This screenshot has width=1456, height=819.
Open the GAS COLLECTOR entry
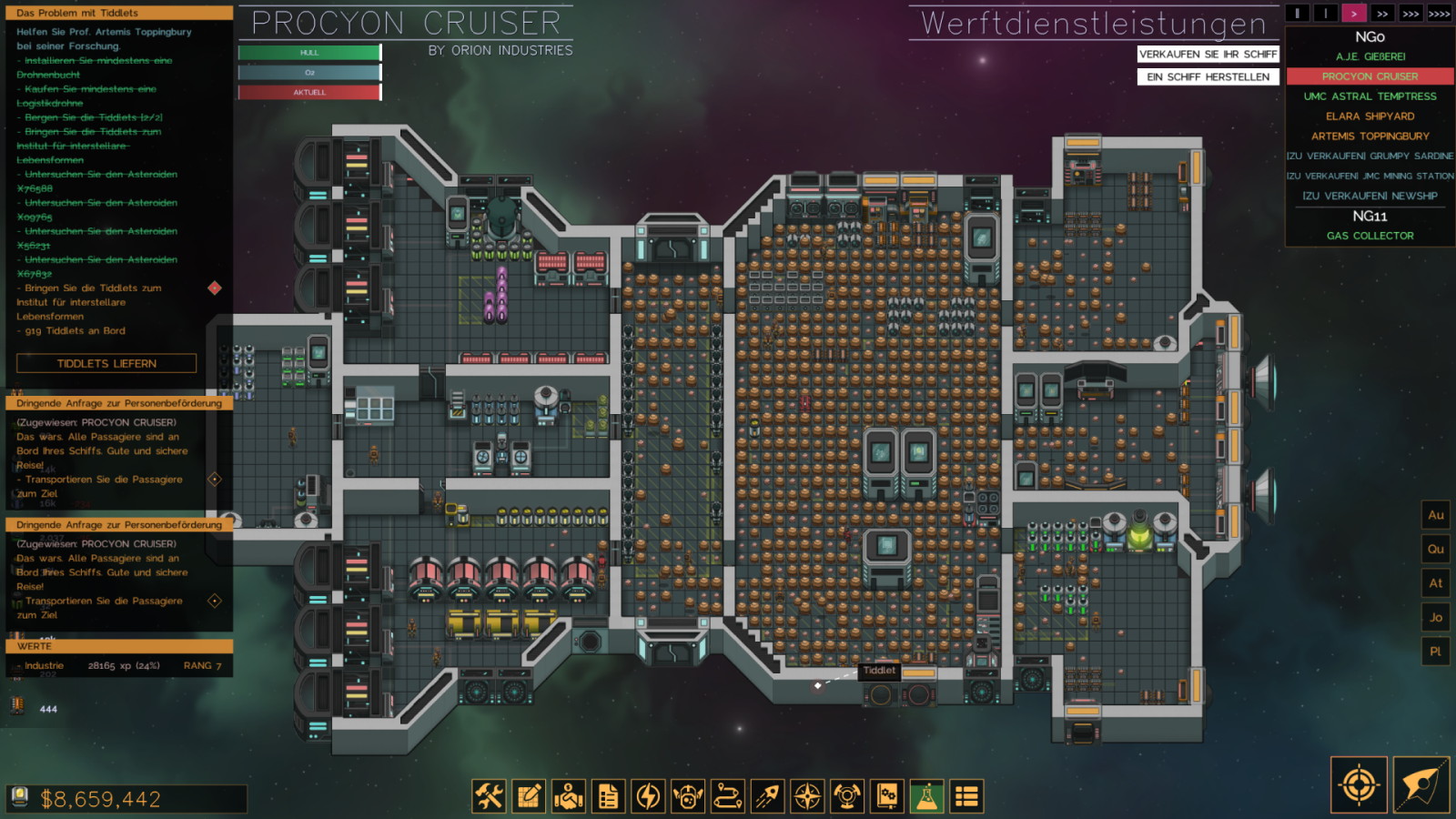click(x=1370, y=236)
